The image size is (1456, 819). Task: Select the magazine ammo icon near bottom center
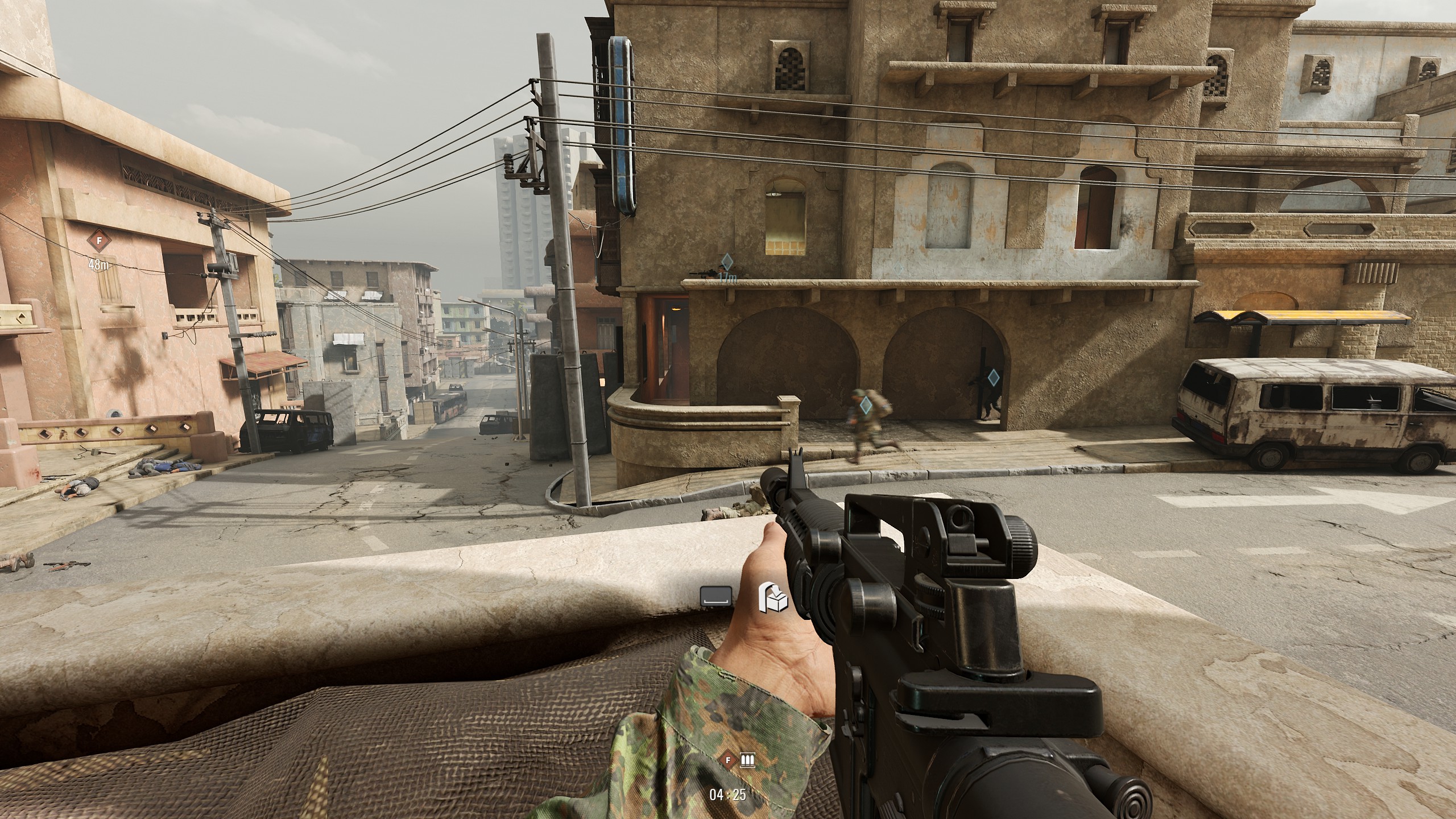747,761
